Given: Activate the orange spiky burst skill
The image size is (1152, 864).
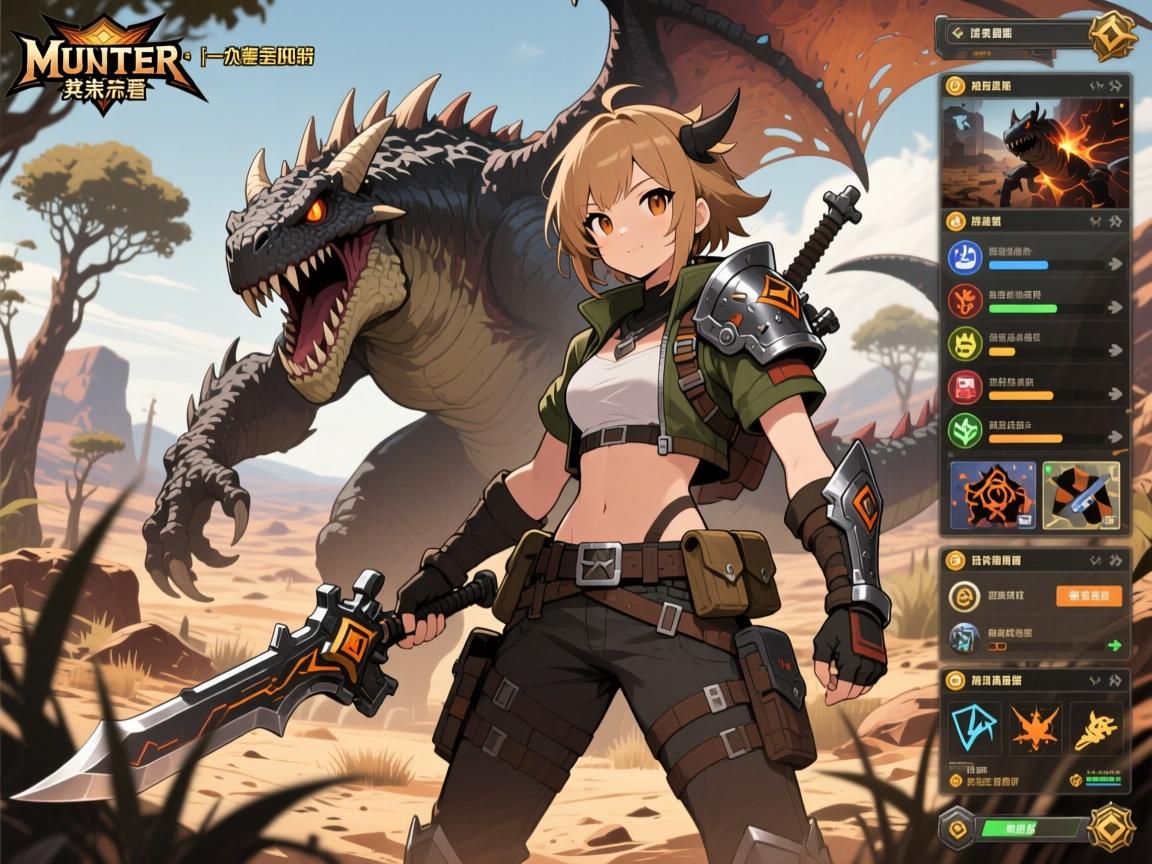Looking at the screenshot, I should 1034,728.
